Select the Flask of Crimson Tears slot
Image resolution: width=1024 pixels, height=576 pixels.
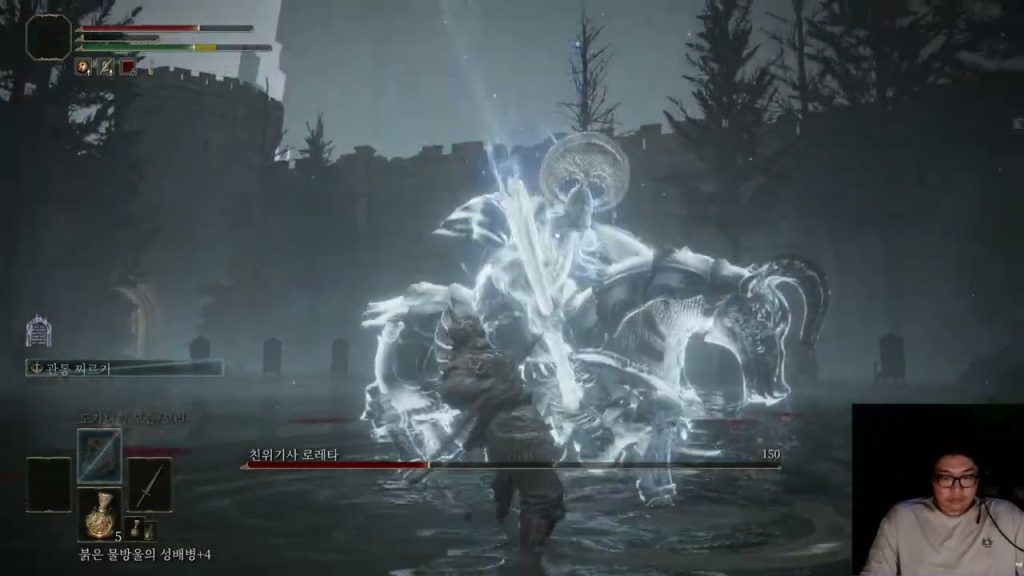click(x=99, y=513)
